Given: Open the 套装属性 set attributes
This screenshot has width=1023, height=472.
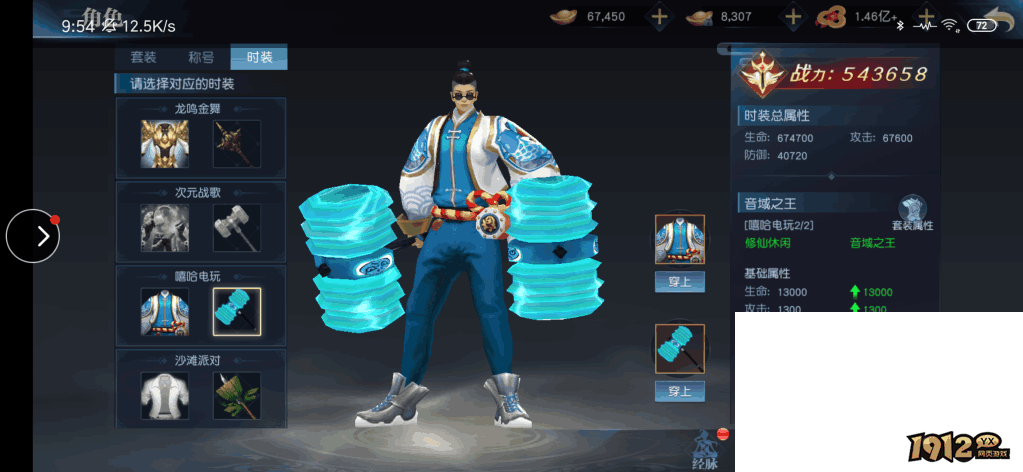Looking at the screenshot, I should [912, 214].
